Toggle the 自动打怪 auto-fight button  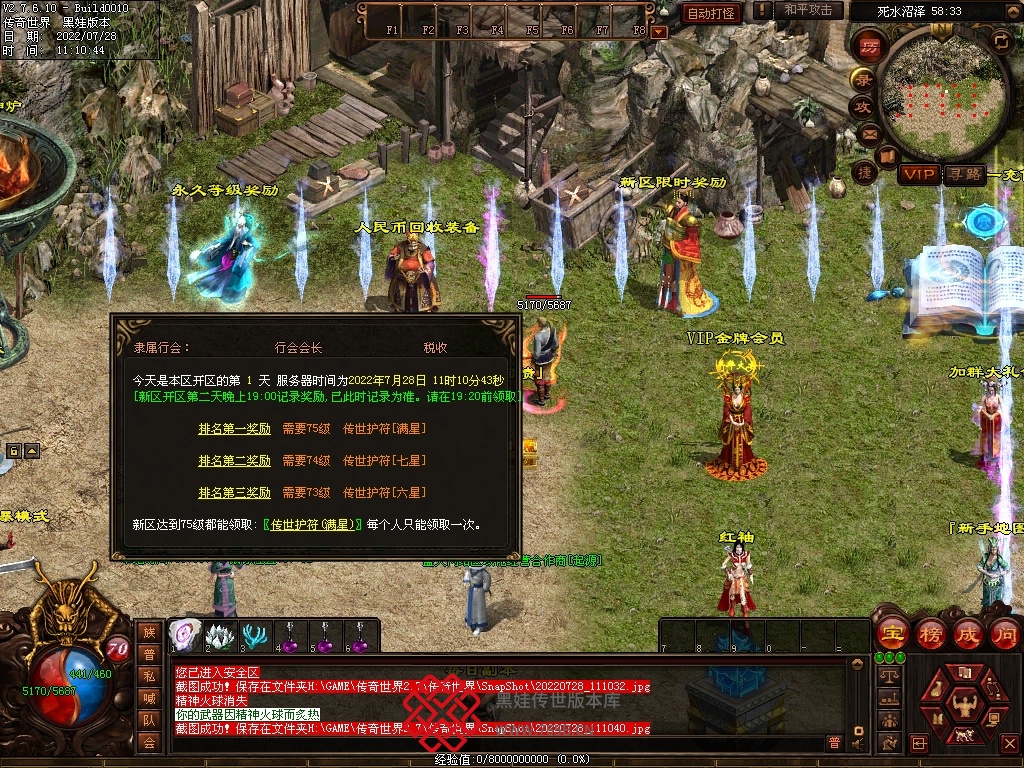pos(711,13)
